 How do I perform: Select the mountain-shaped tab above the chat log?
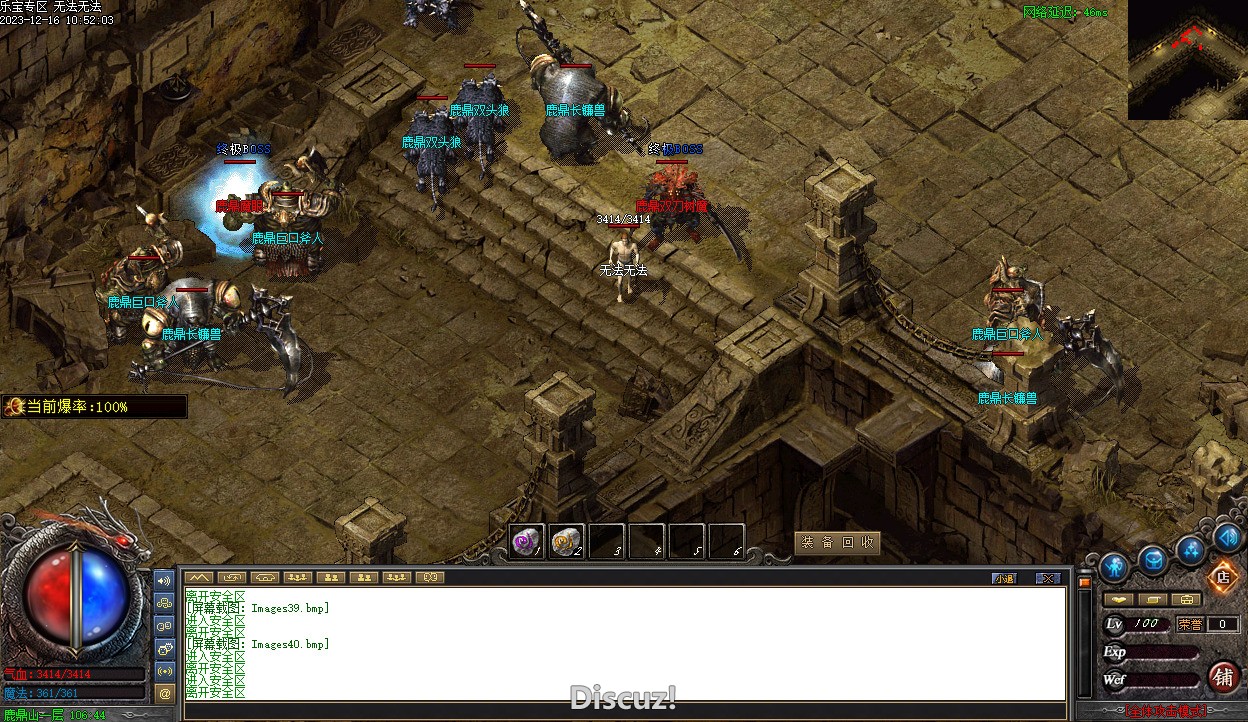[x=198, y=577]
